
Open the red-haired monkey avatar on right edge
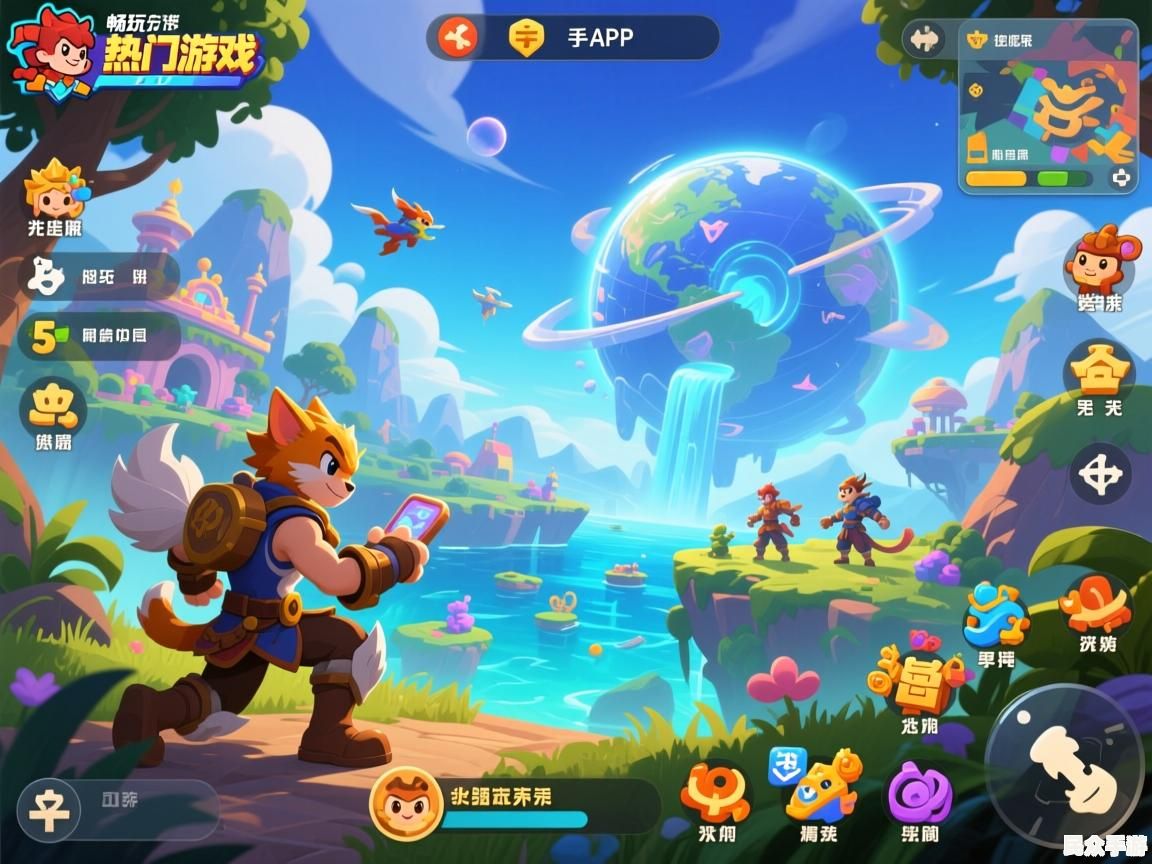(1098, 262)
